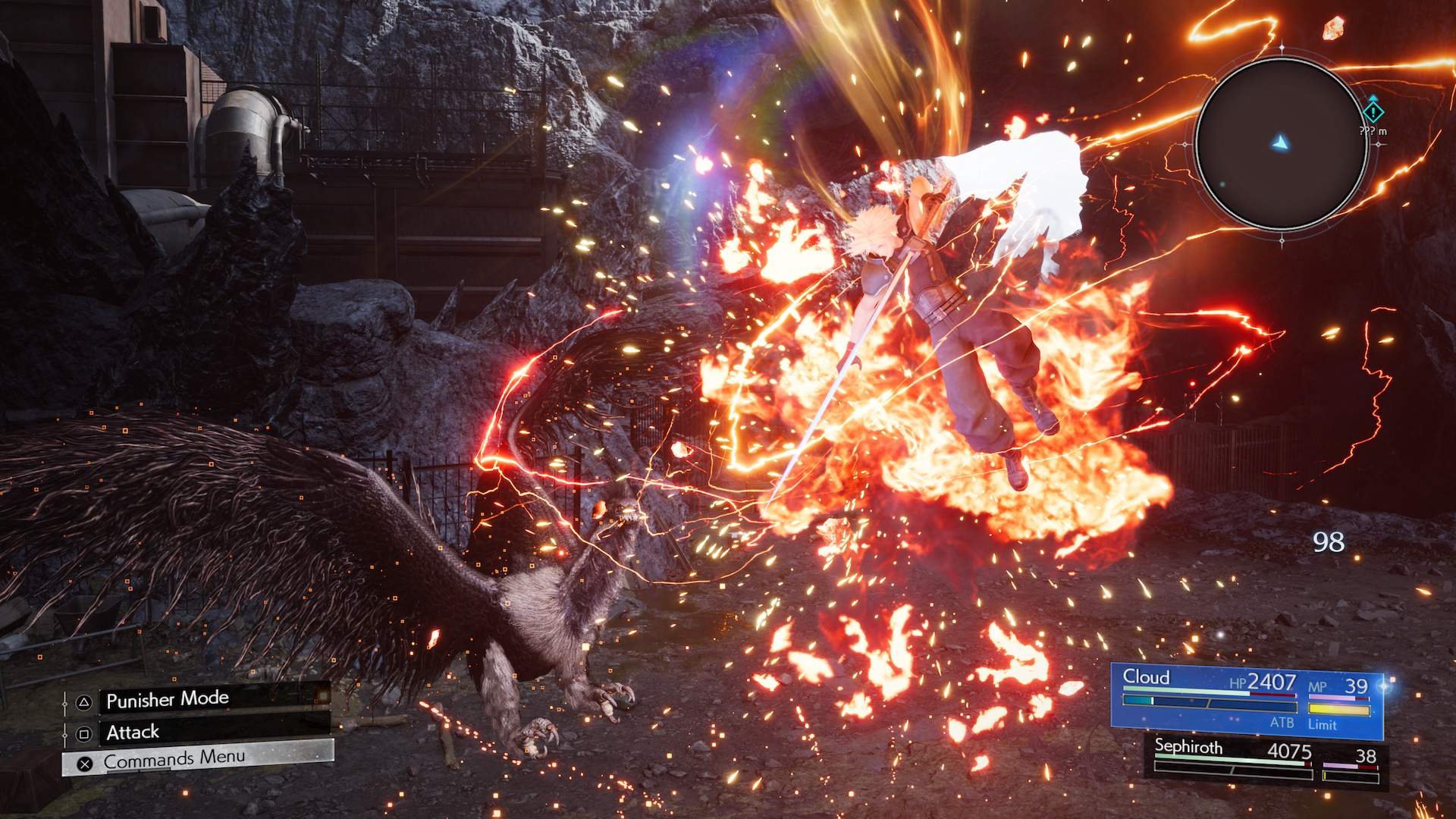1456x819 pixels.
Task: Click the teal objective exclamation marker near minimap
Action: 1374,114
